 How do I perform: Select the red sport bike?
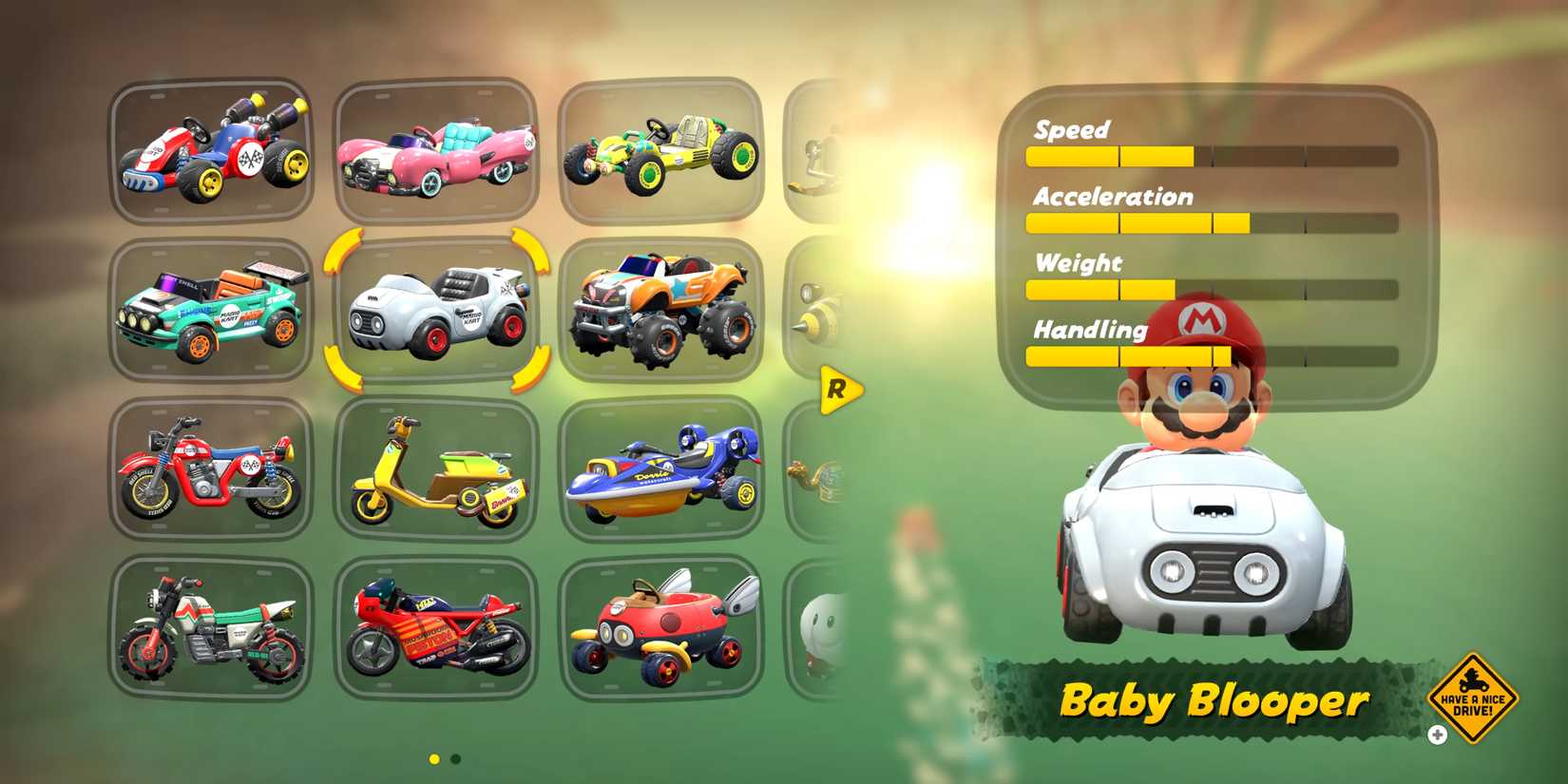[435, 629]
